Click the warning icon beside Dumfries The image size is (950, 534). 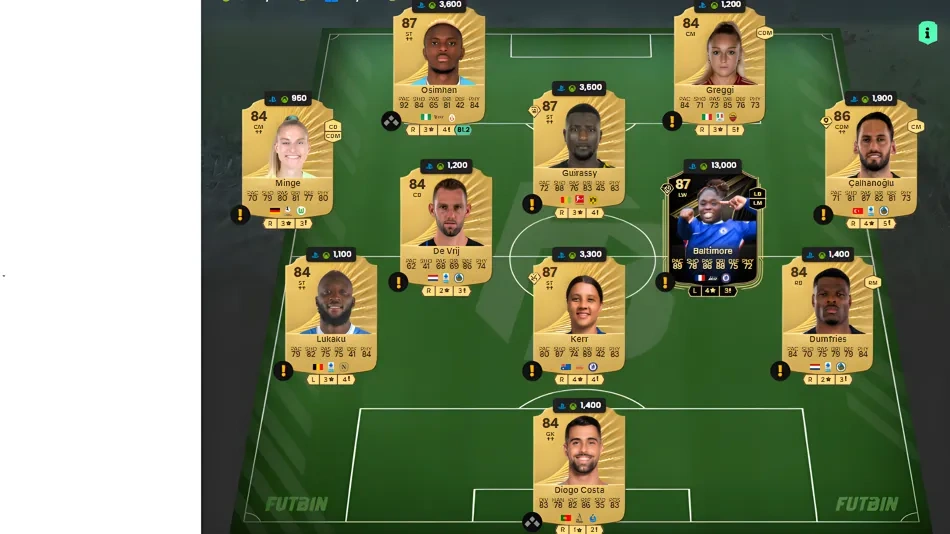(x=780, y=371)
